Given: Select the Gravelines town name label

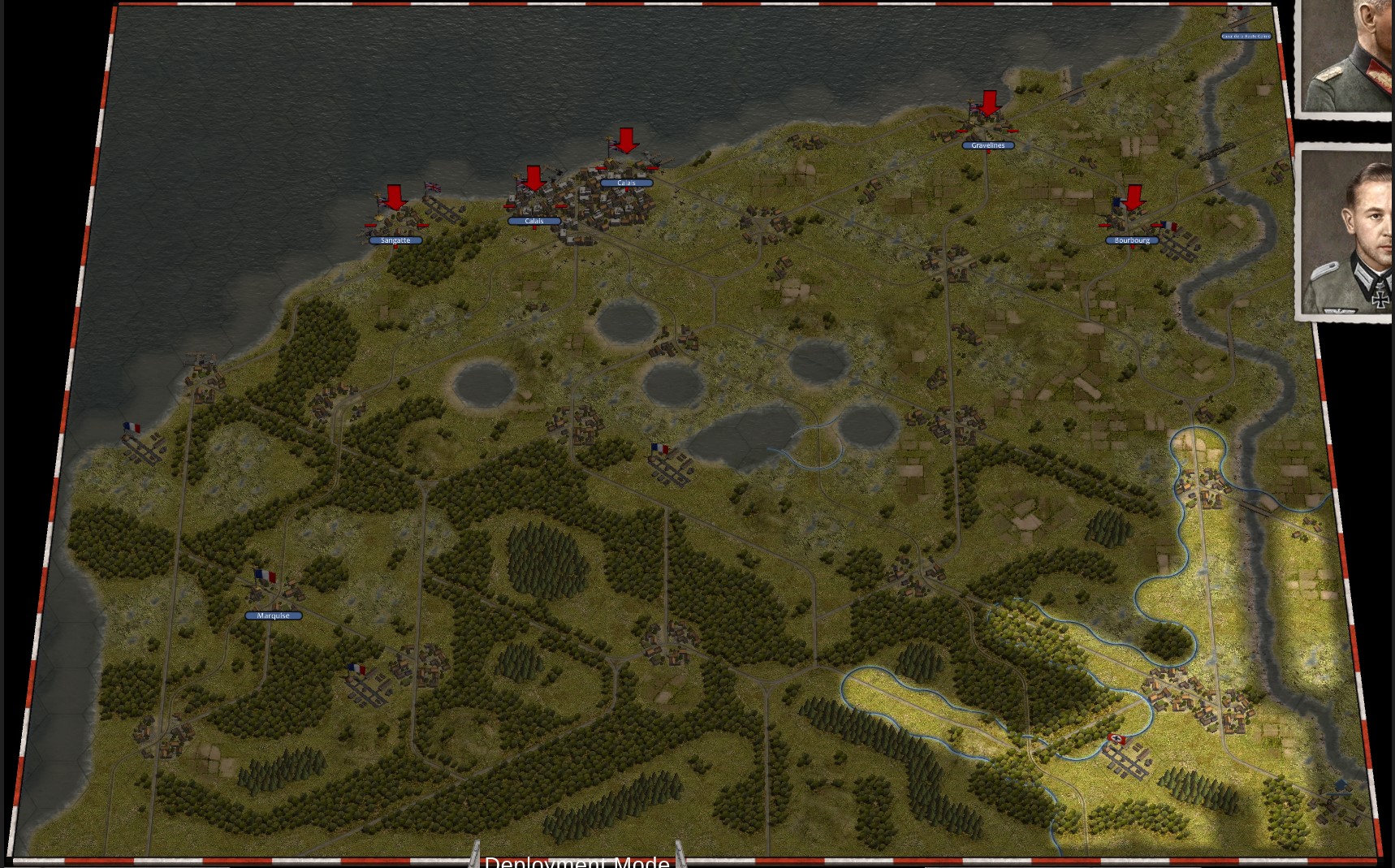Looking at the screenshot, I should pos(988,145).
